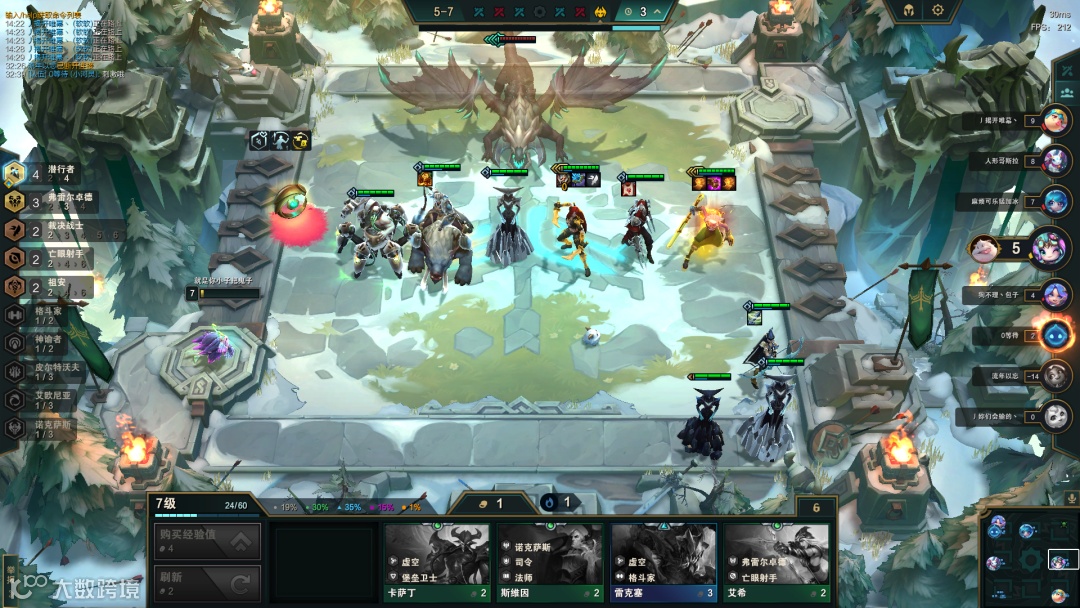The height and width of the screenshot is (608, 1080).
Task: View the 人形哥斯拉 player's board
Action: pyautogui.click(x=1056, y=160)
